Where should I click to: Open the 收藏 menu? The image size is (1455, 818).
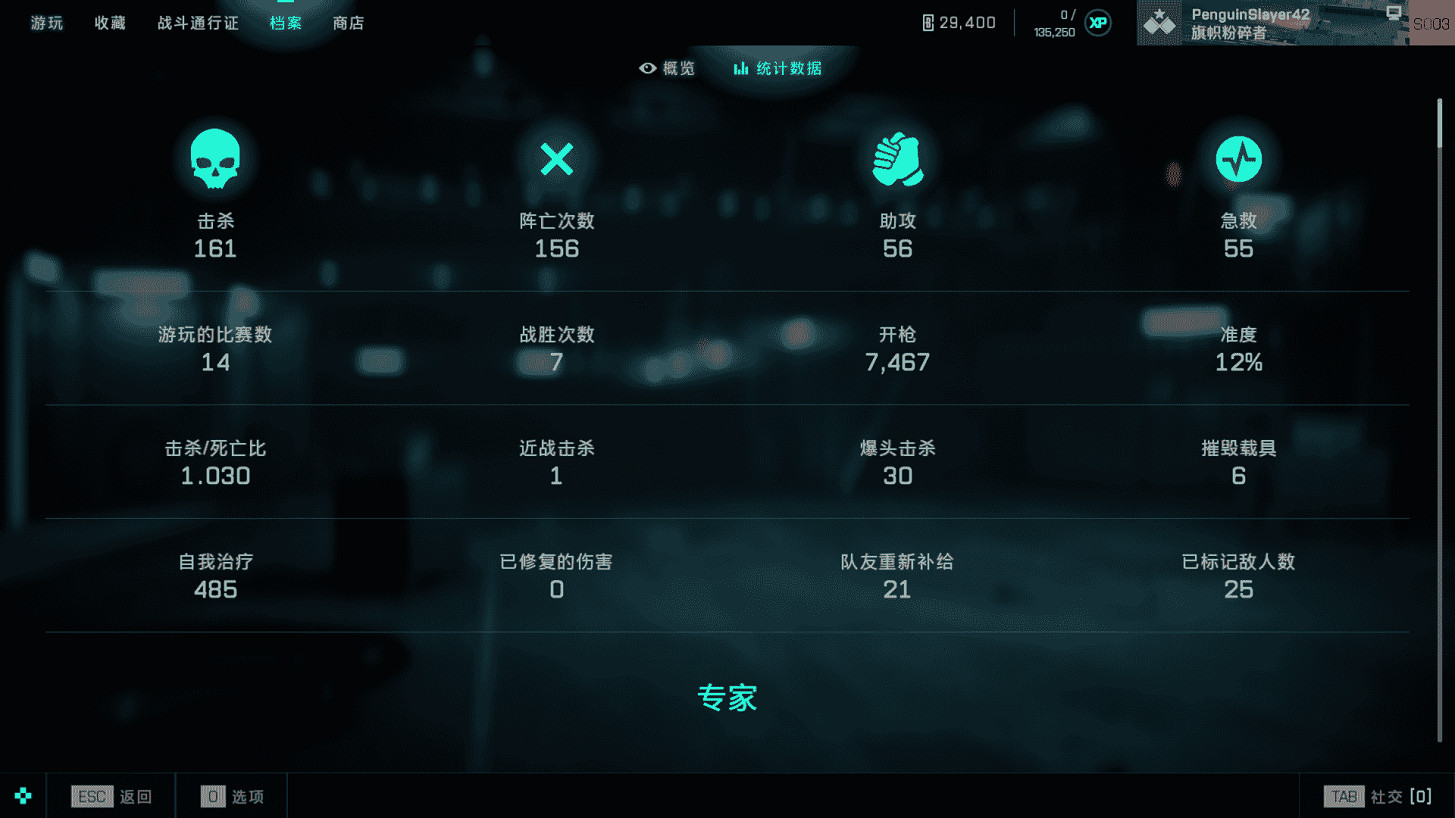point(109,23)
